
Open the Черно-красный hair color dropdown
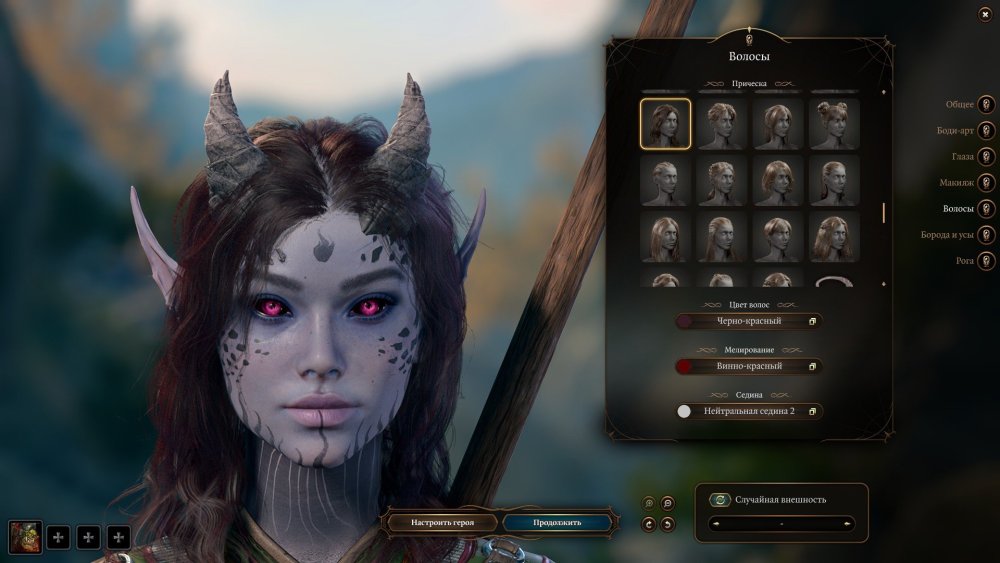749,321
